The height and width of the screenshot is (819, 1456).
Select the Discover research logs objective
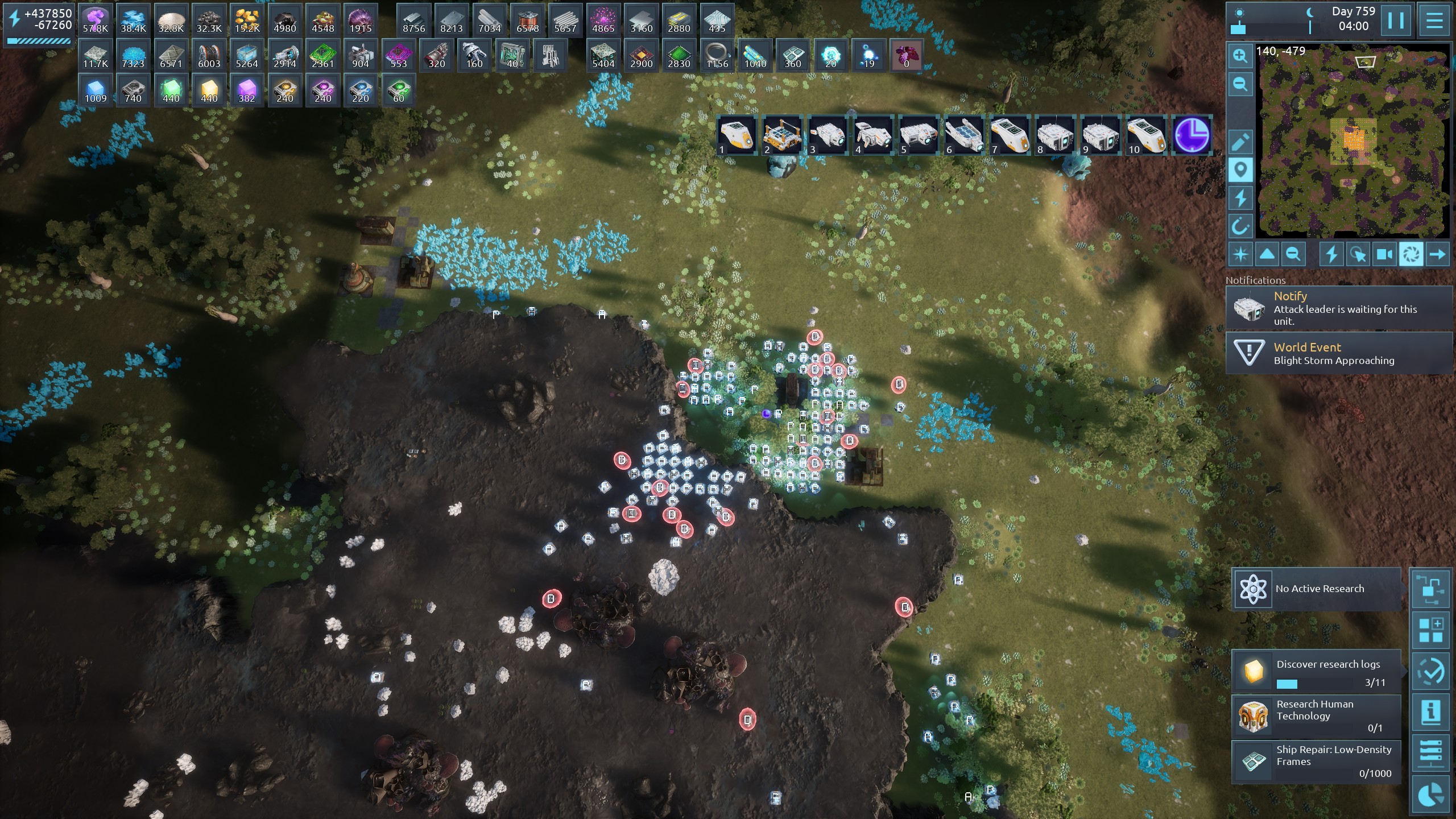coord(1316,672)
